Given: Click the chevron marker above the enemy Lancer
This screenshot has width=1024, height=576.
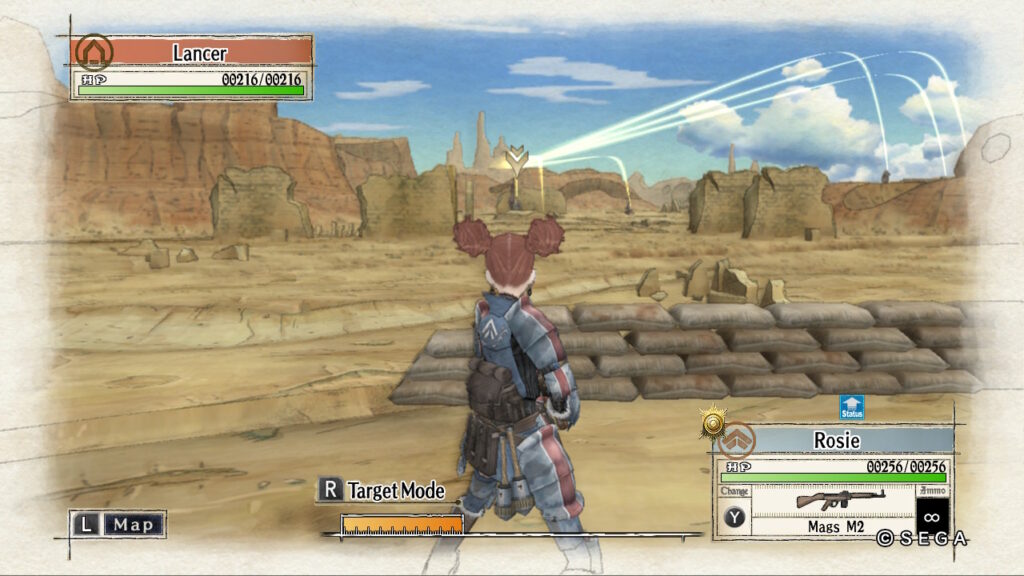Looking at the screenshot, I should 516,157.
